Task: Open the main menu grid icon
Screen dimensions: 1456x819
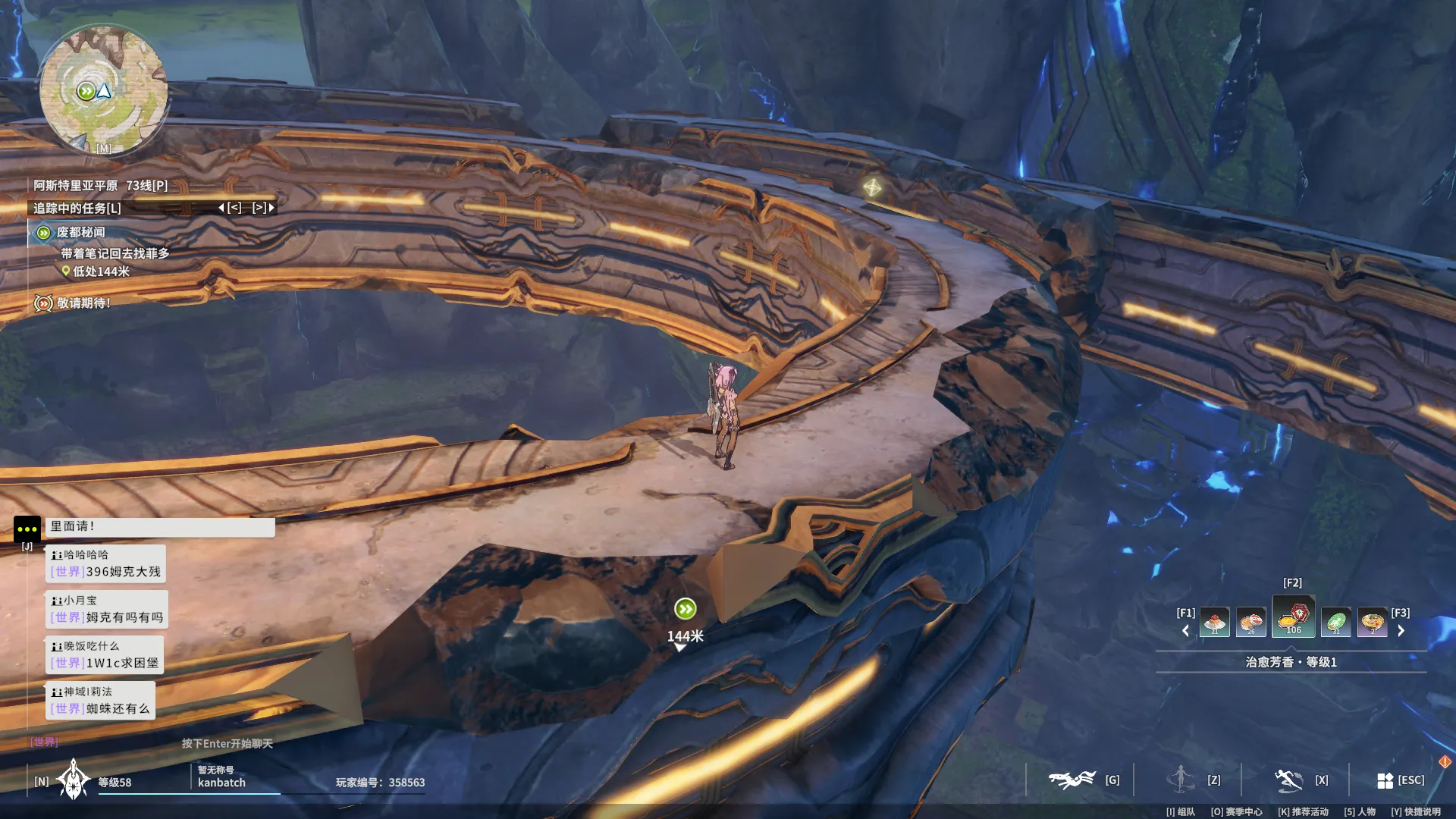Action: pos(1385,780)
